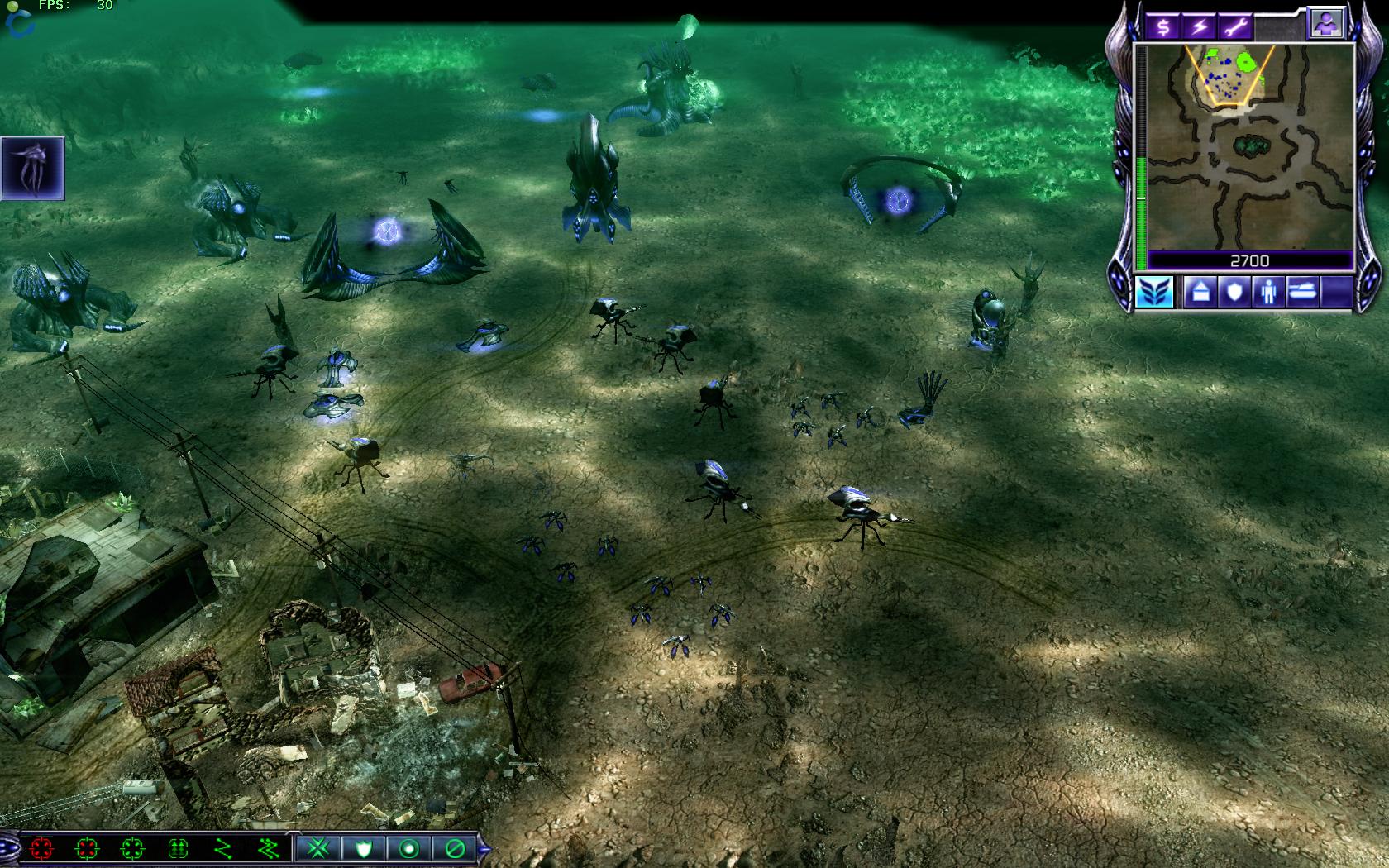Set the aggressive stance crossed-arrows button
This screenshot has width=1389, height=868.
tap(318, 848)
